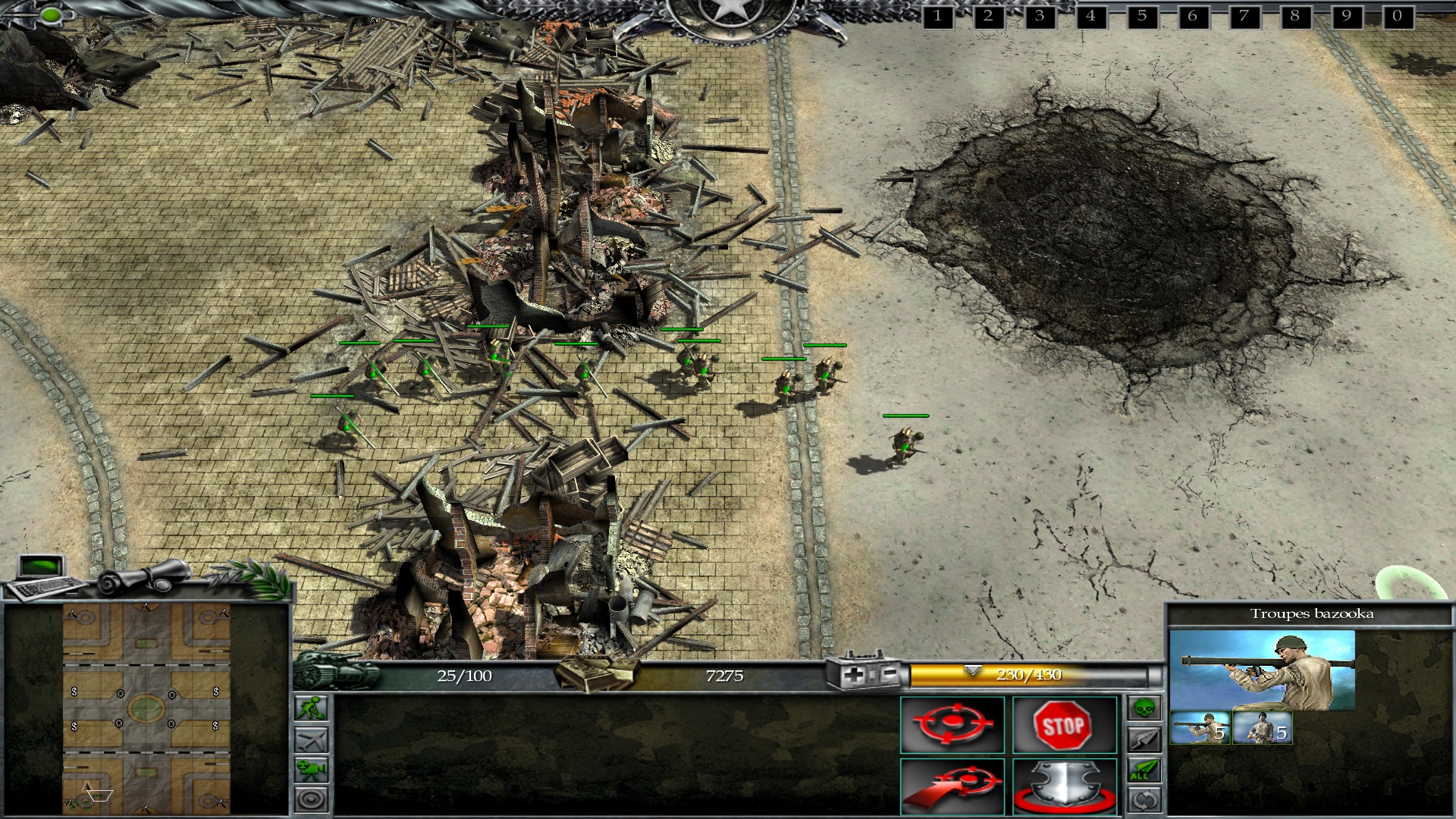Activate the shield defend command
1456x819 pixels.
click(x=1064, y=786)
